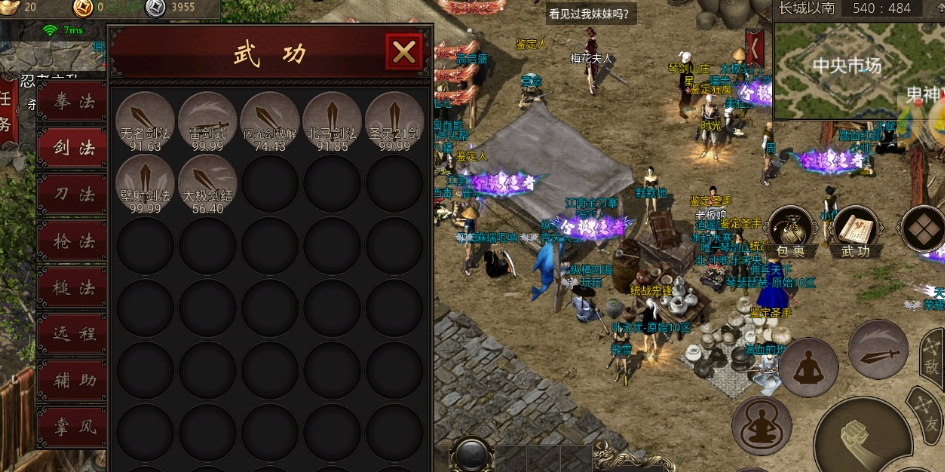
Task: Select the 太极剑结 skill at 56.40
Action: click(207, 183)
